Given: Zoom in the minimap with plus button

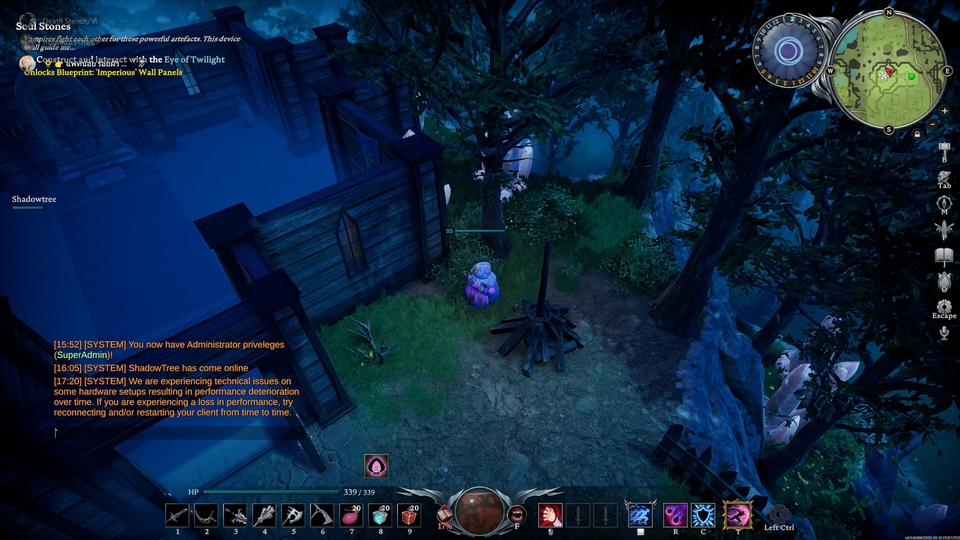Looking at the screenshot, I should (944, 110).
